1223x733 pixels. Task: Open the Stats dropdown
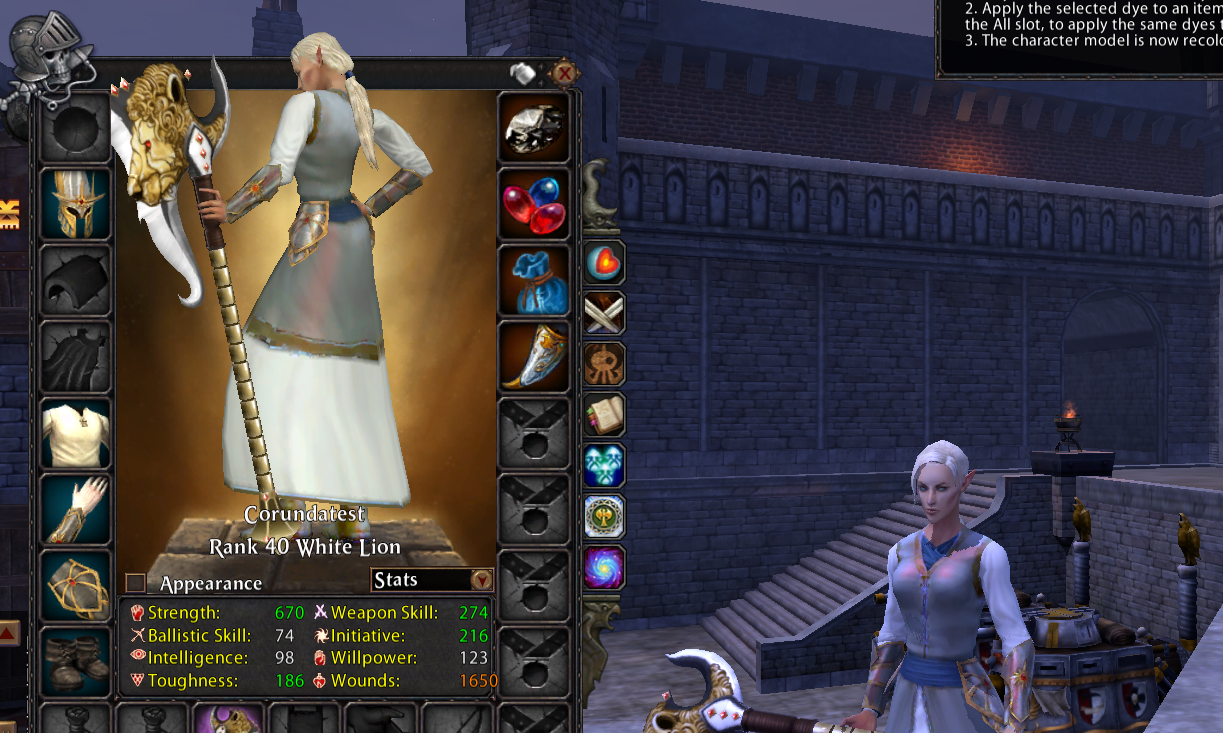click(x=481, y=580)
